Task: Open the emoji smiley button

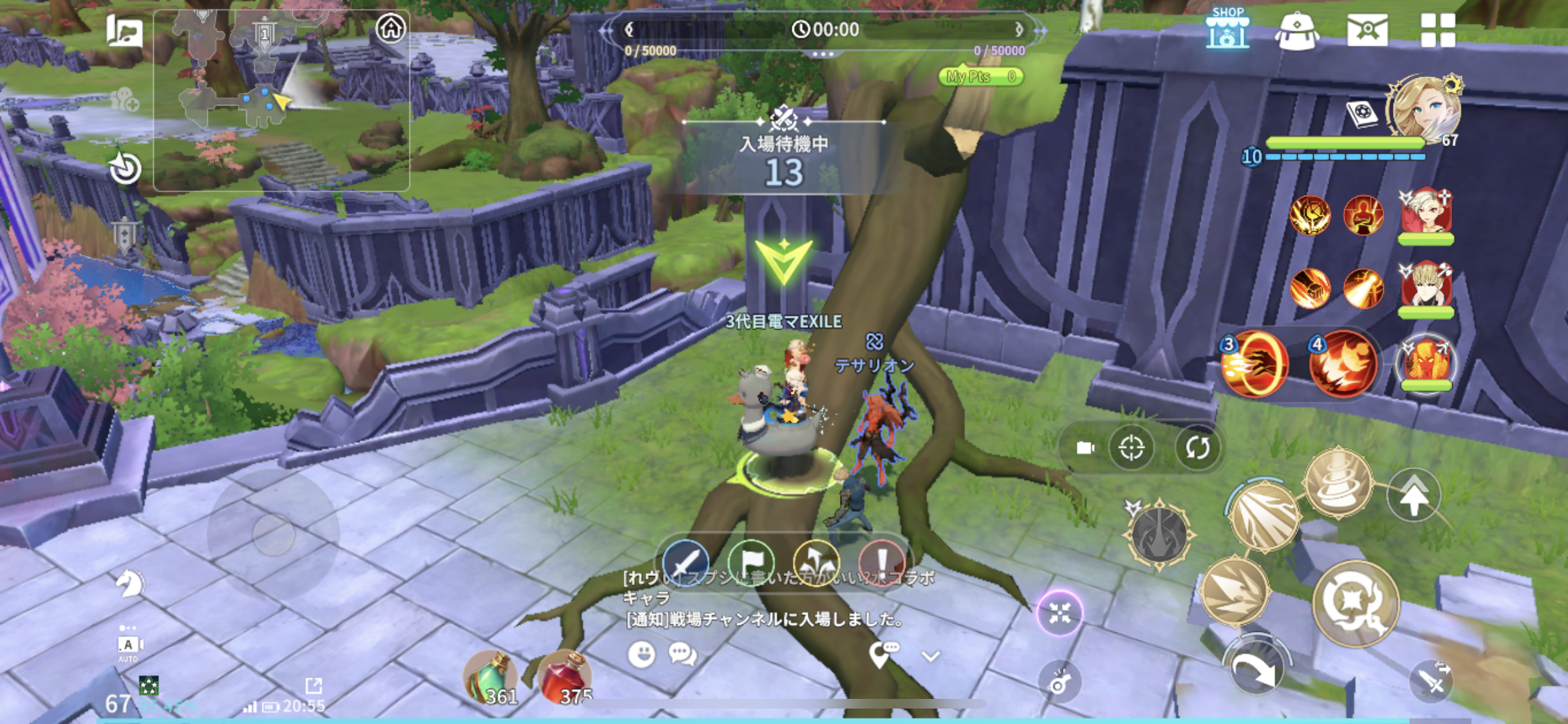Action: (641, 654)
